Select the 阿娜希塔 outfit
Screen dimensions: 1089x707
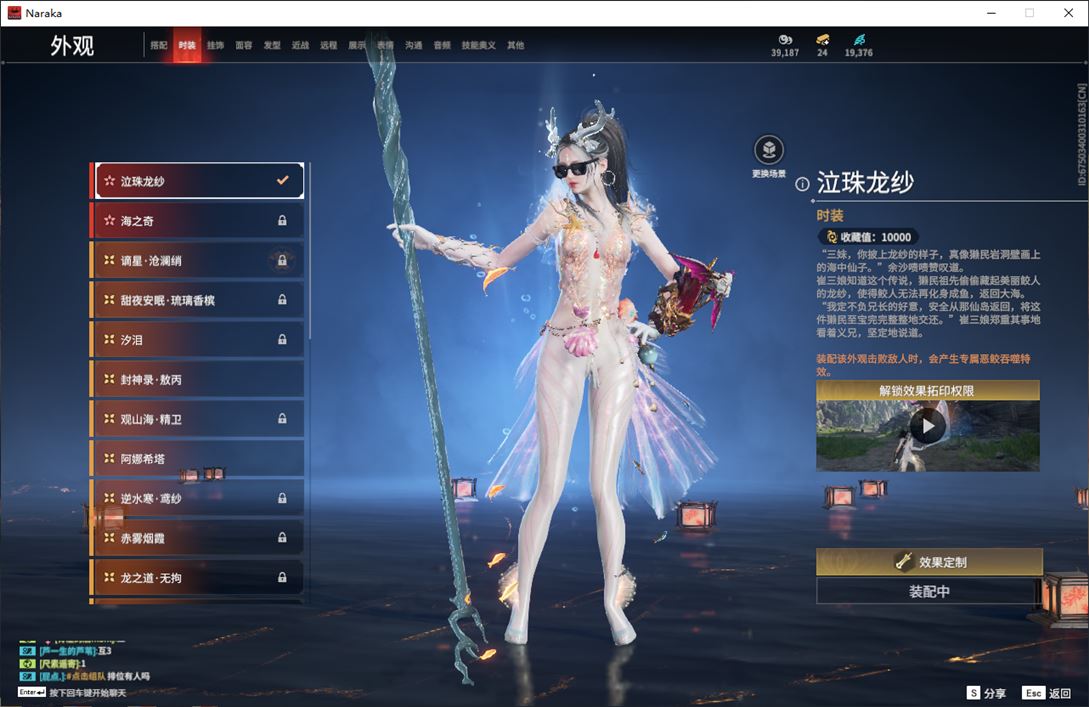[x=198, y=459]
